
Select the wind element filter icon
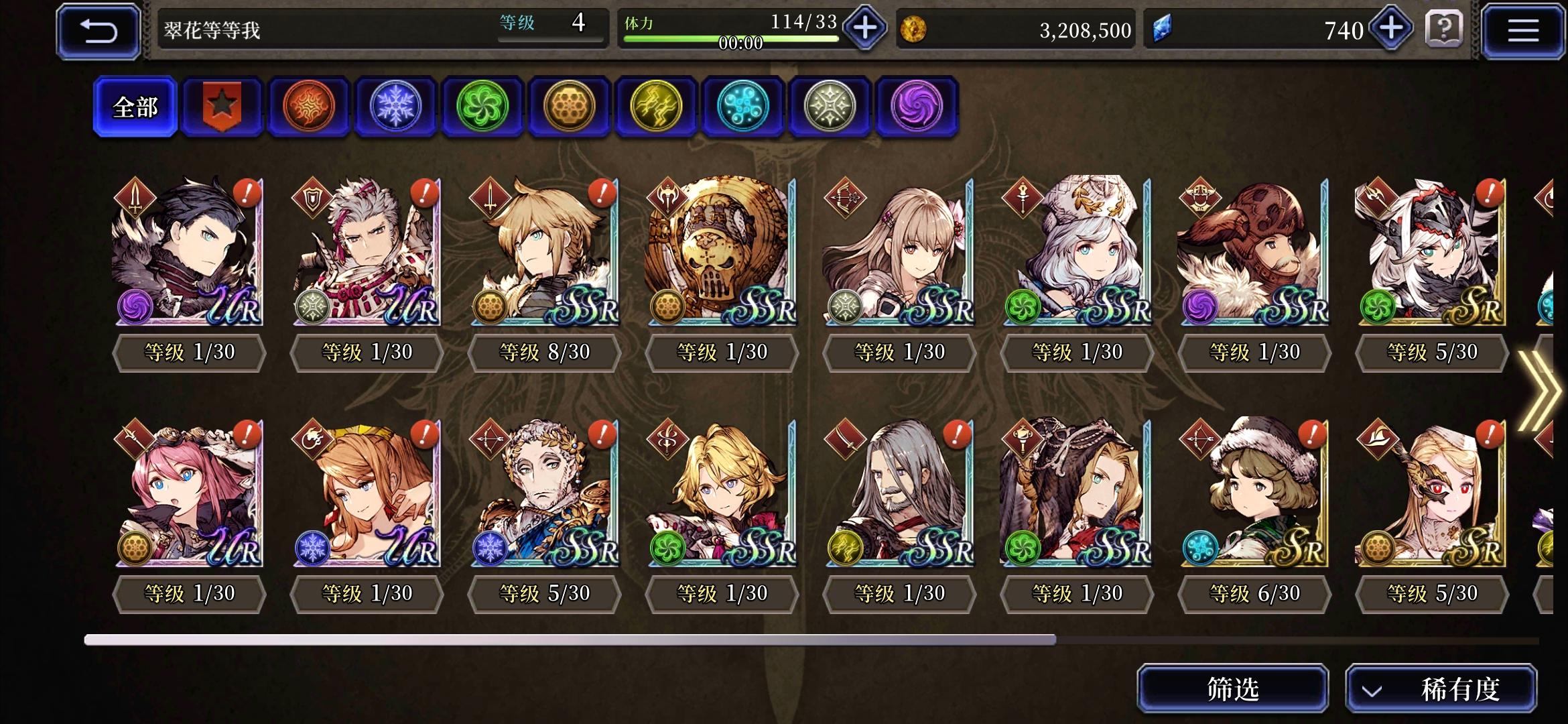pyautogui.click(x=482, y=107)
